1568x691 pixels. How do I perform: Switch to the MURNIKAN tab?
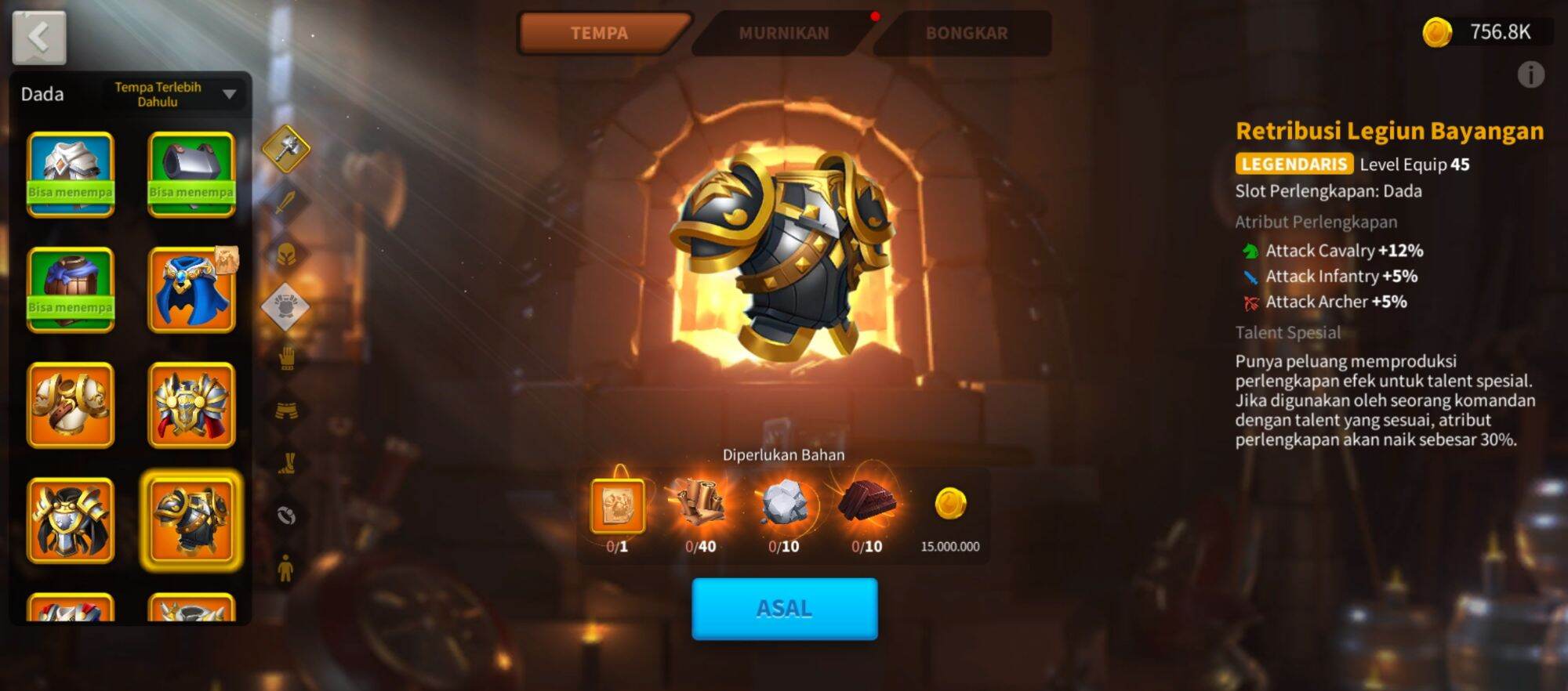pyautogui.click(x=784, y=33)
